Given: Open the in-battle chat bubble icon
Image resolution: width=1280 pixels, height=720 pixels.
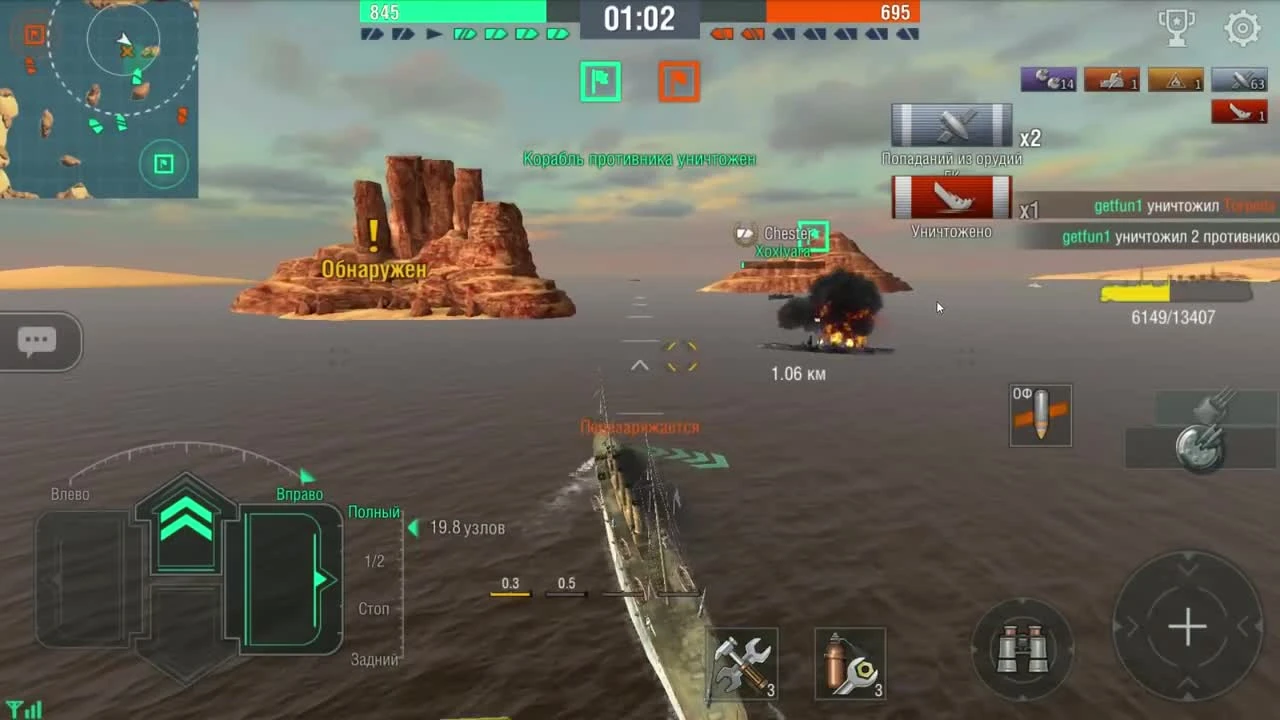Looking at the screenshot, I should [x=38, y=341].
